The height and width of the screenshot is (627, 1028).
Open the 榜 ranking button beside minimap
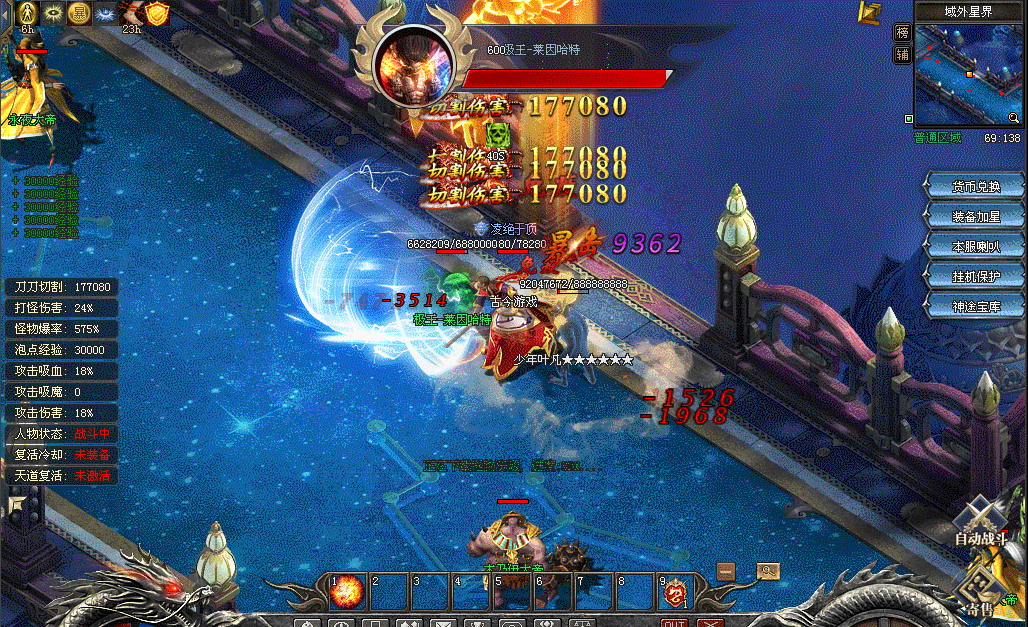[902, 32]
